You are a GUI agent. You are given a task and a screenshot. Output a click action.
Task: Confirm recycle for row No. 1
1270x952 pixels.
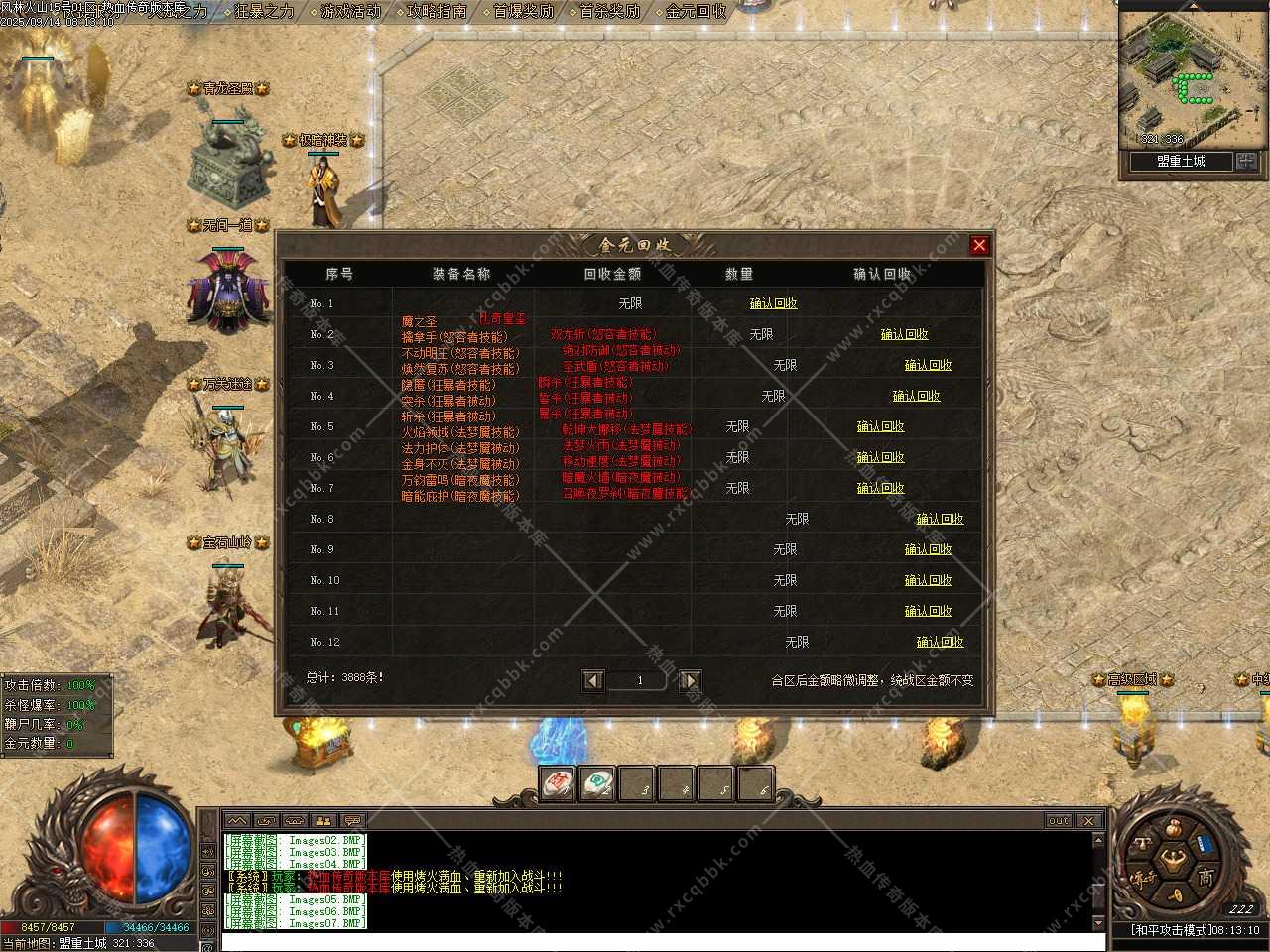[773, 303]
